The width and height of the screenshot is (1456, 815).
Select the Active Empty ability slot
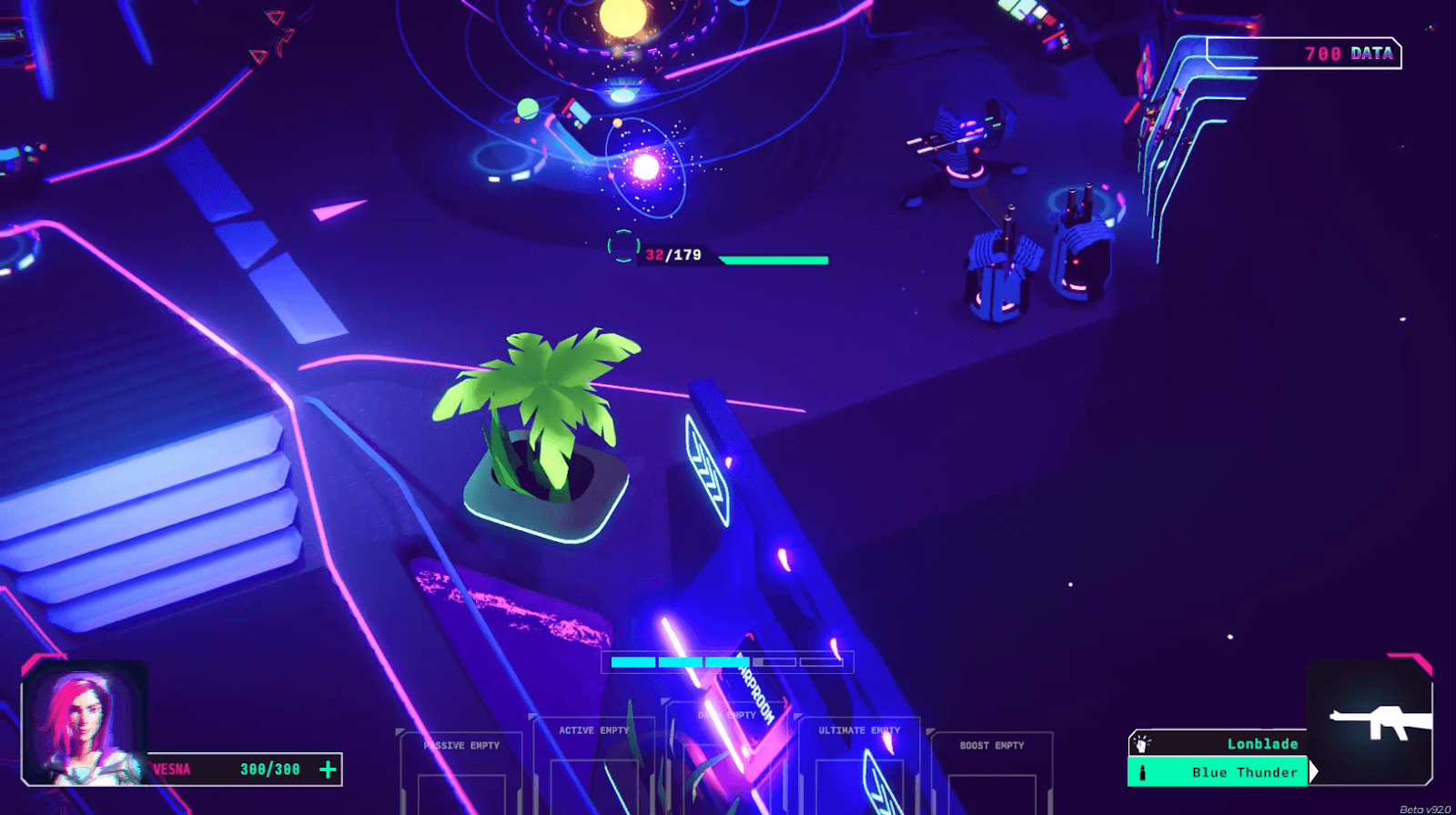(x=593, y=762)
